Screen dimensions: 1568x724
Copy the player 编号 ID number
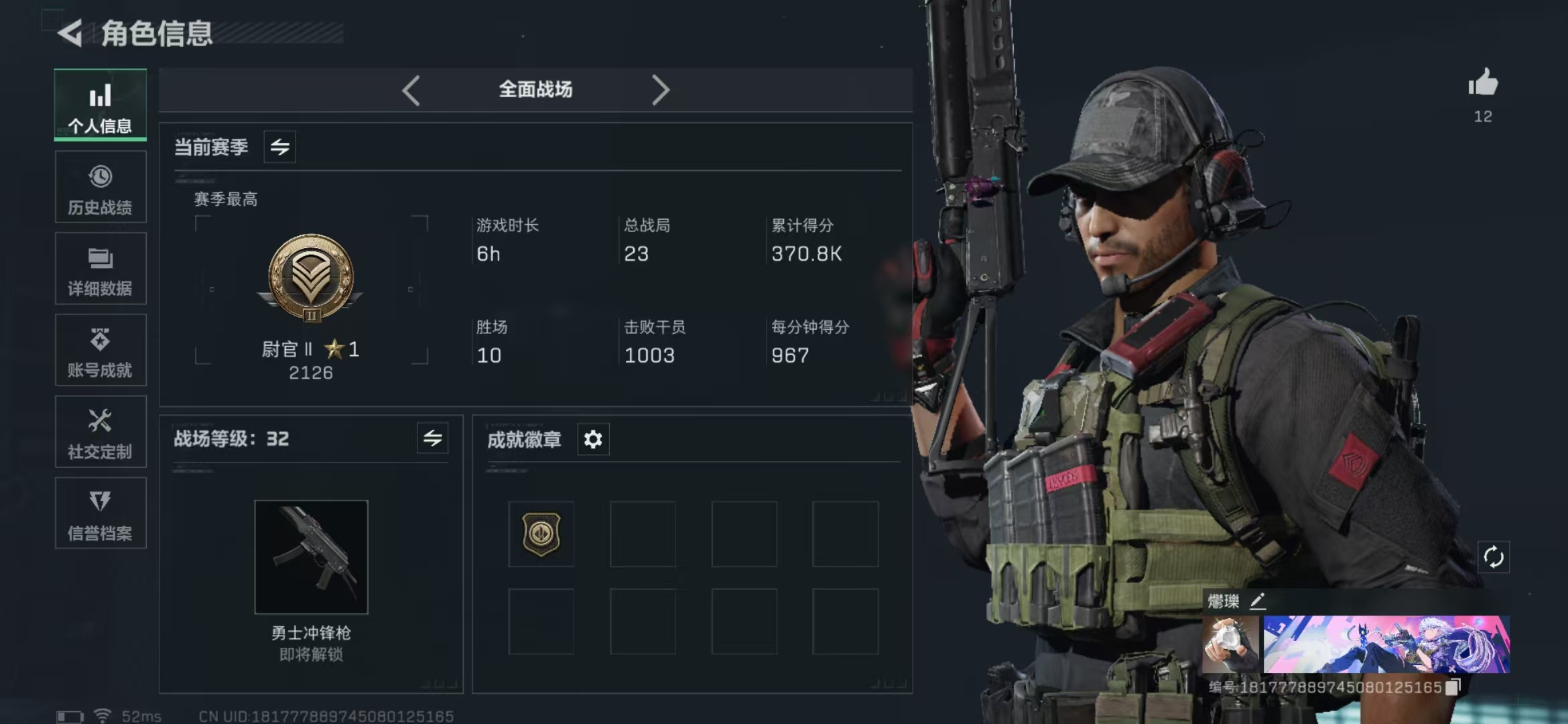point(1453,687)
